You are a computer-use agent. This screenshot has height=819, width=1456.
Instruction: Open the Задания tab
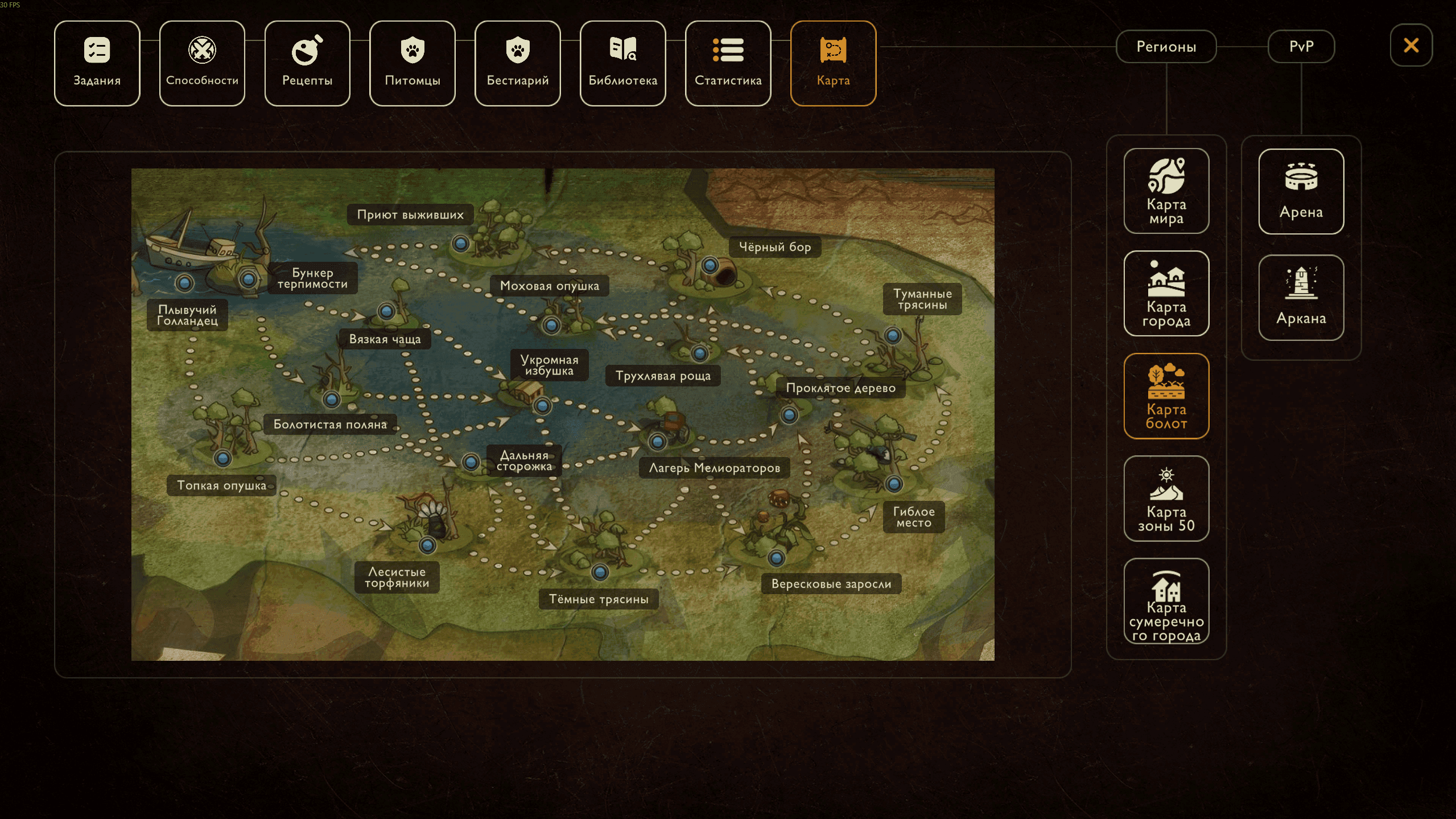(x=97, y=63)
